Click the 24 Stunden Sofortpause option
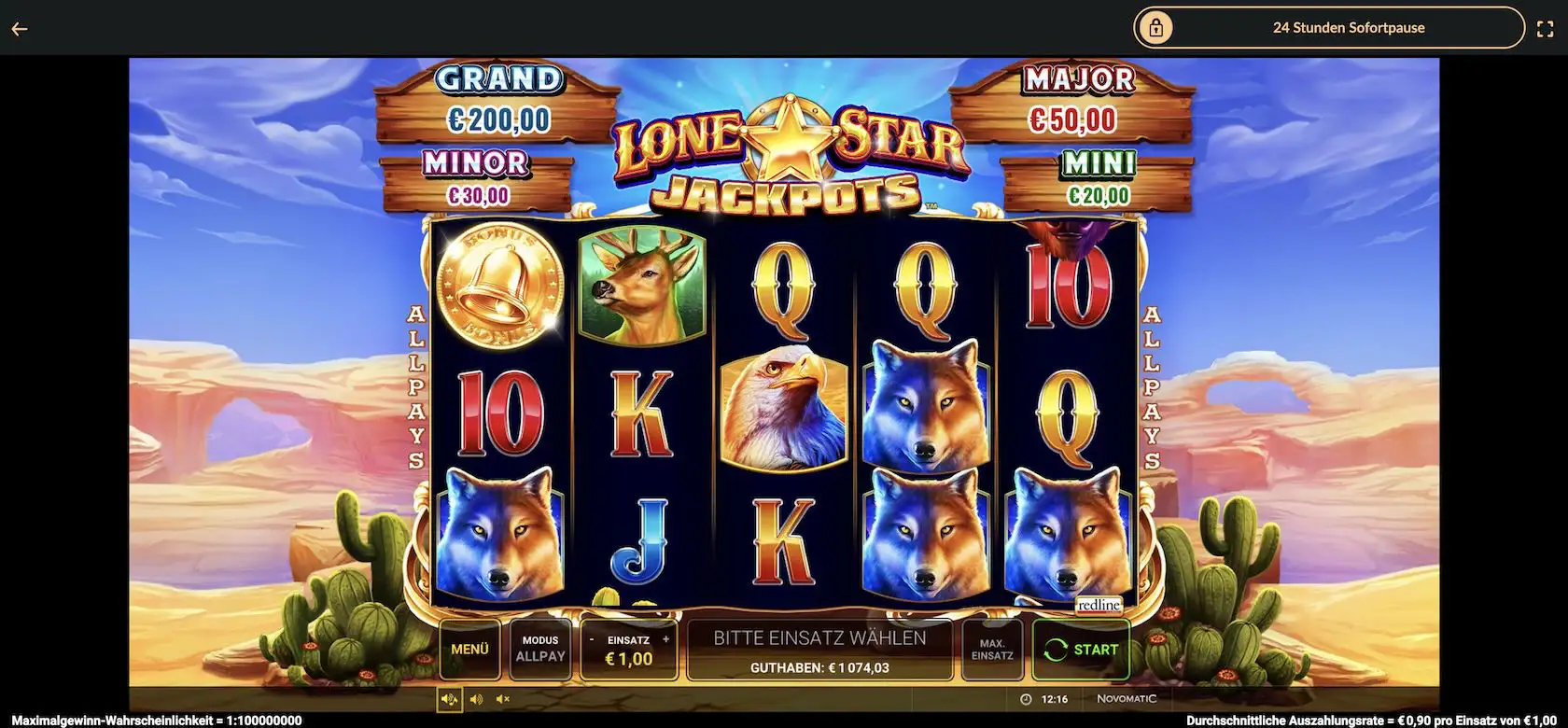This screenshot has height=728, width=1568. tap(1349, 27)
